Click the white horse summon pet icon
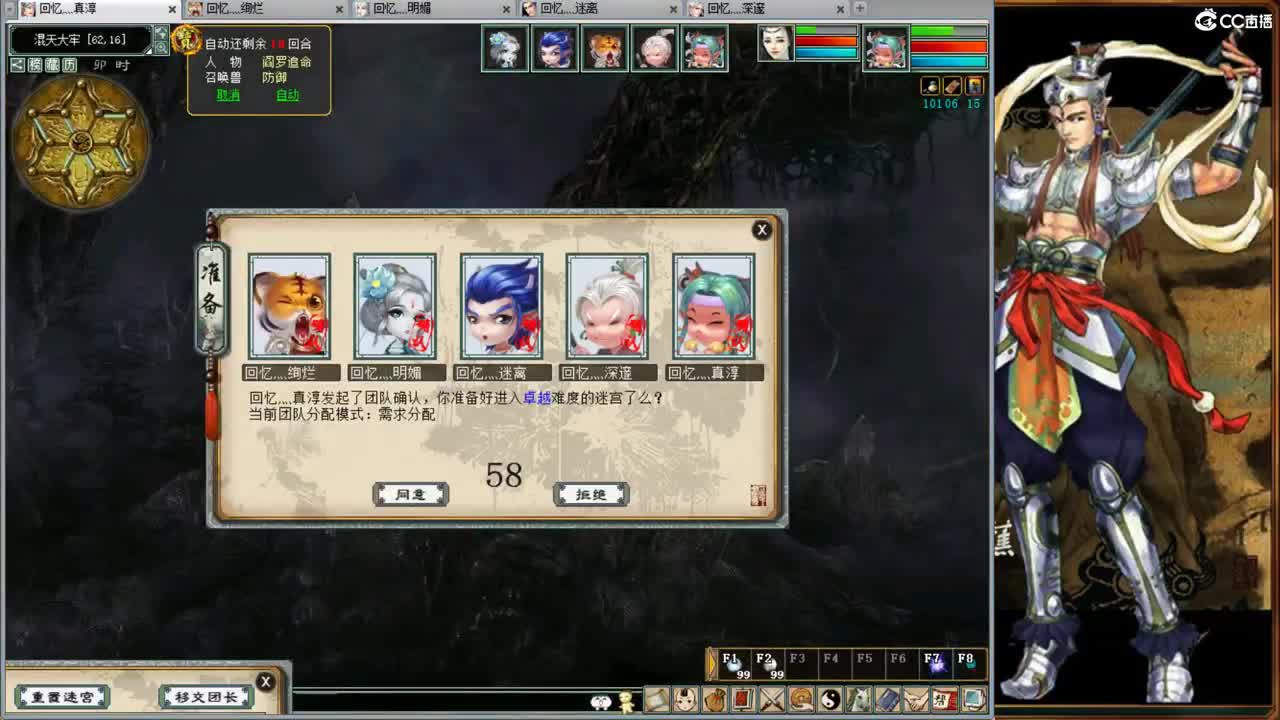Screen dimensions: 1280x720 point(857,699)
